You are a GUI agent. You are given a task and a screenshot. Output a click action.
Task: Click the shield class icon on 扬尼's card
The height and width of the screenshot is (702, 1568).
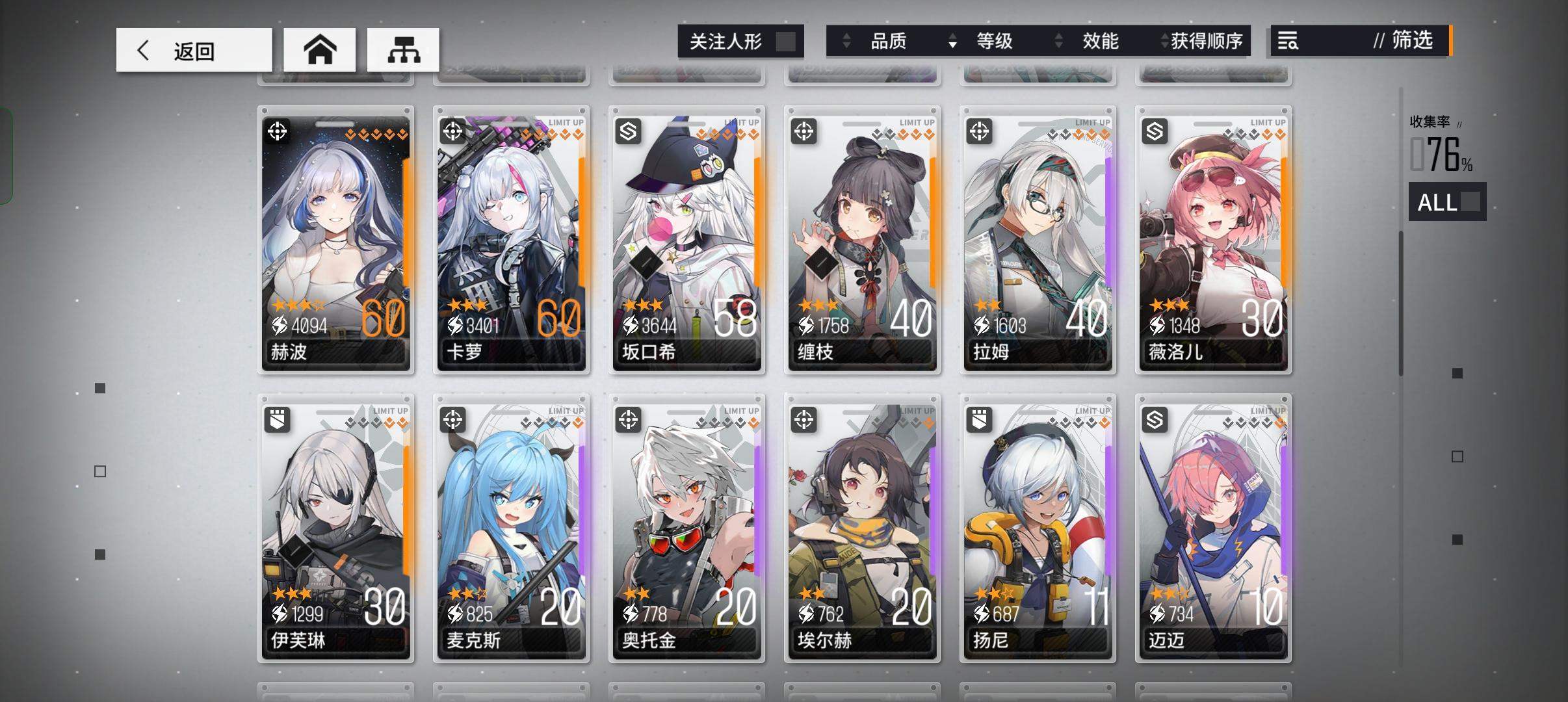click(x=980, y=421)
